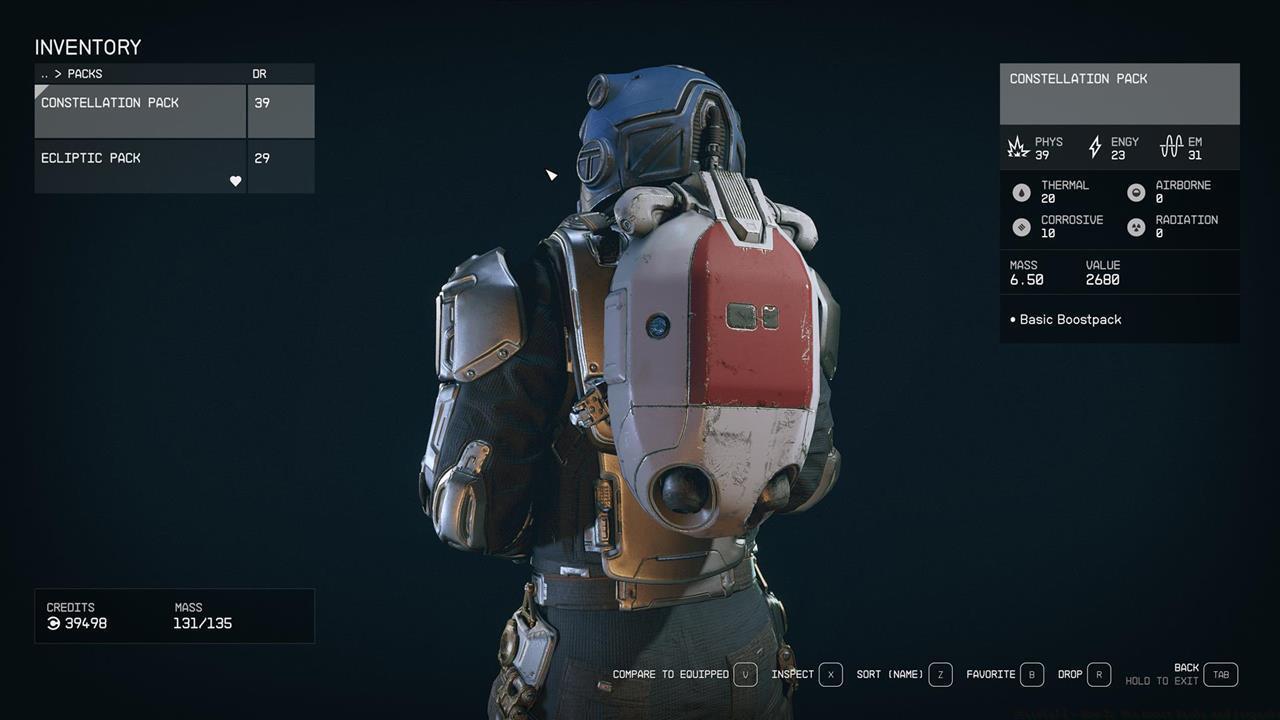Change the Sort (Name) order
The height and width of the screenshot is (720, 1280).
coord(940,675)
